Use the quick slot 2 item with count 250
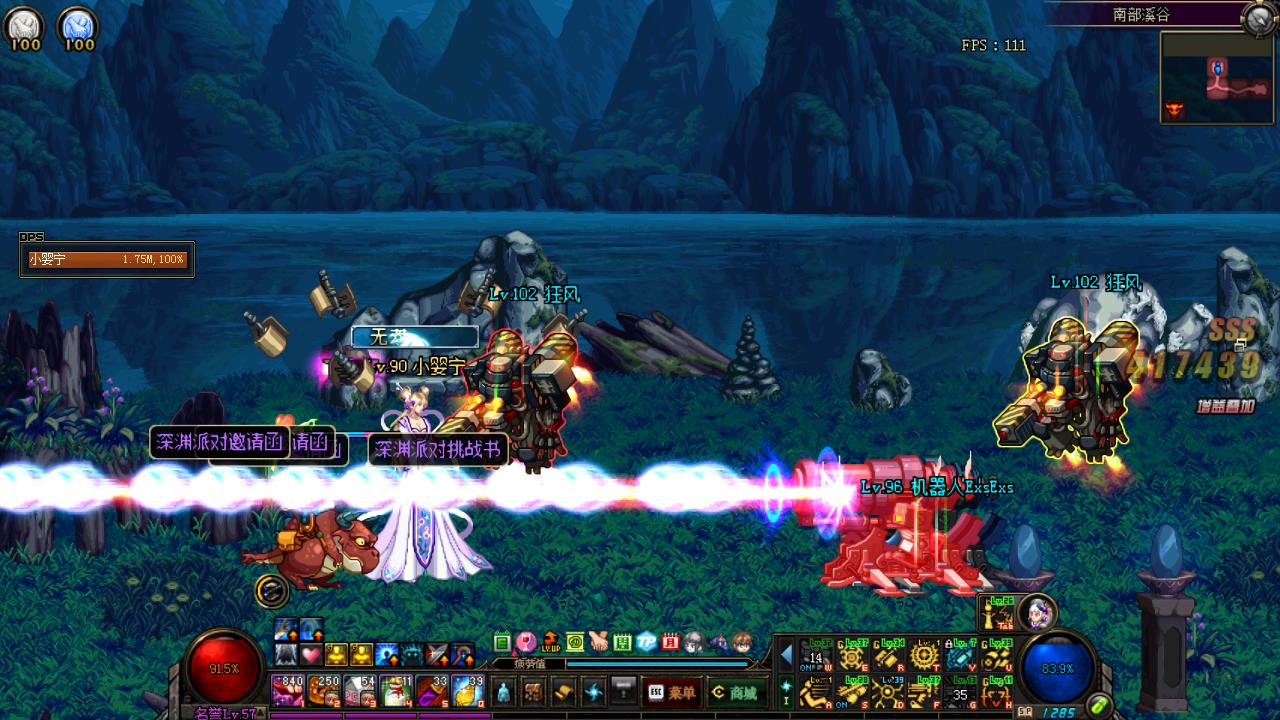This screenshot has height=720, width=1280. click(x=323, y=690)
